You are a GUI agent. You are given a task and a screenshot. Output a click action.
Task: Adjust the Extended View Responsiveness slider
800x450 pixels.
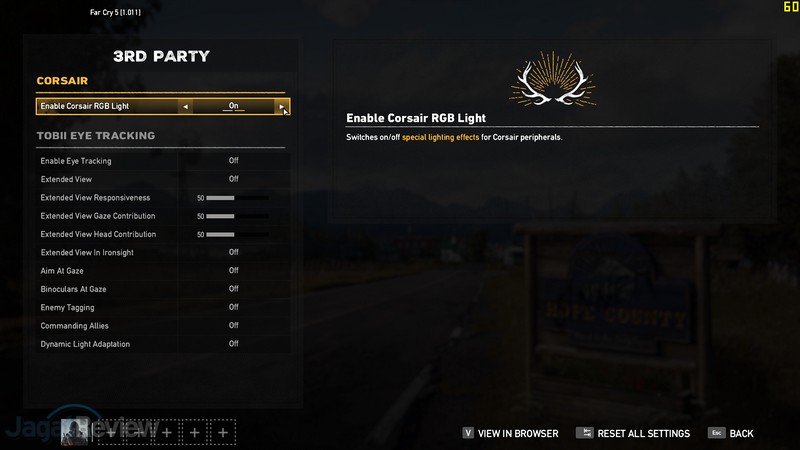237,198
